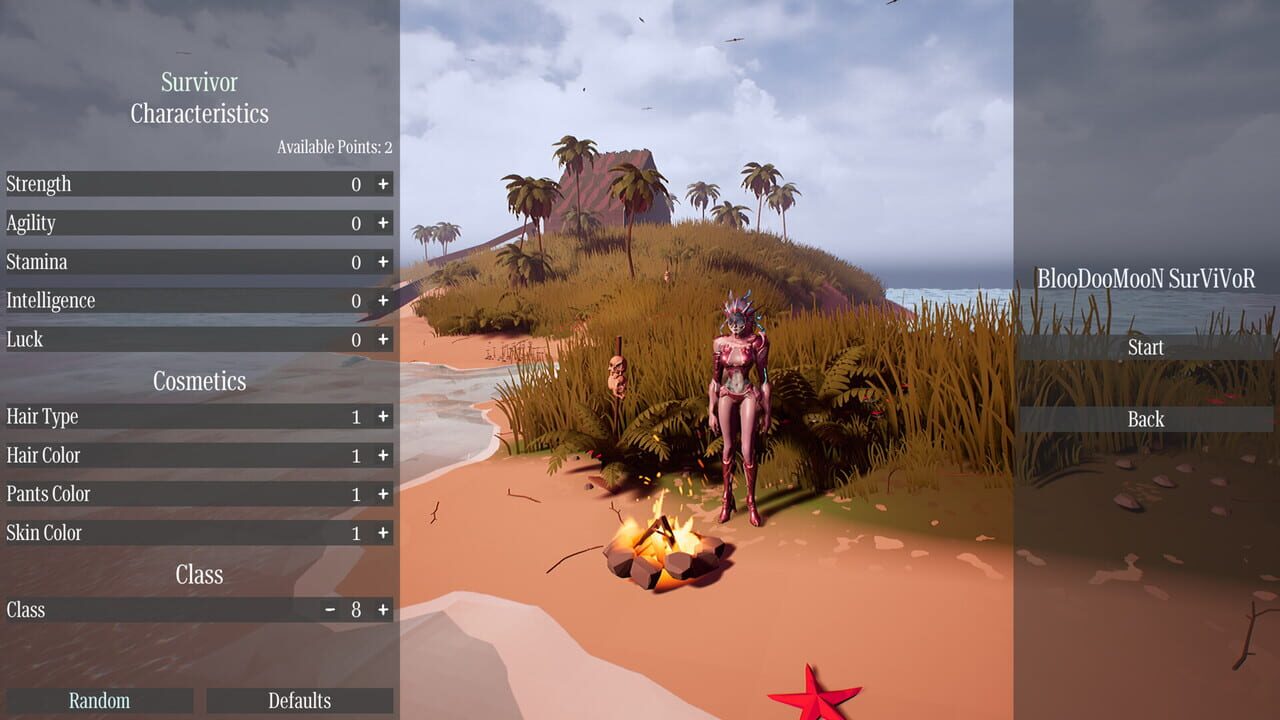Viewport: 1280px width, 720px height.
Task: Click Back to return to the previous menu
Action: pyautogui.click(x=1145, y=419)
